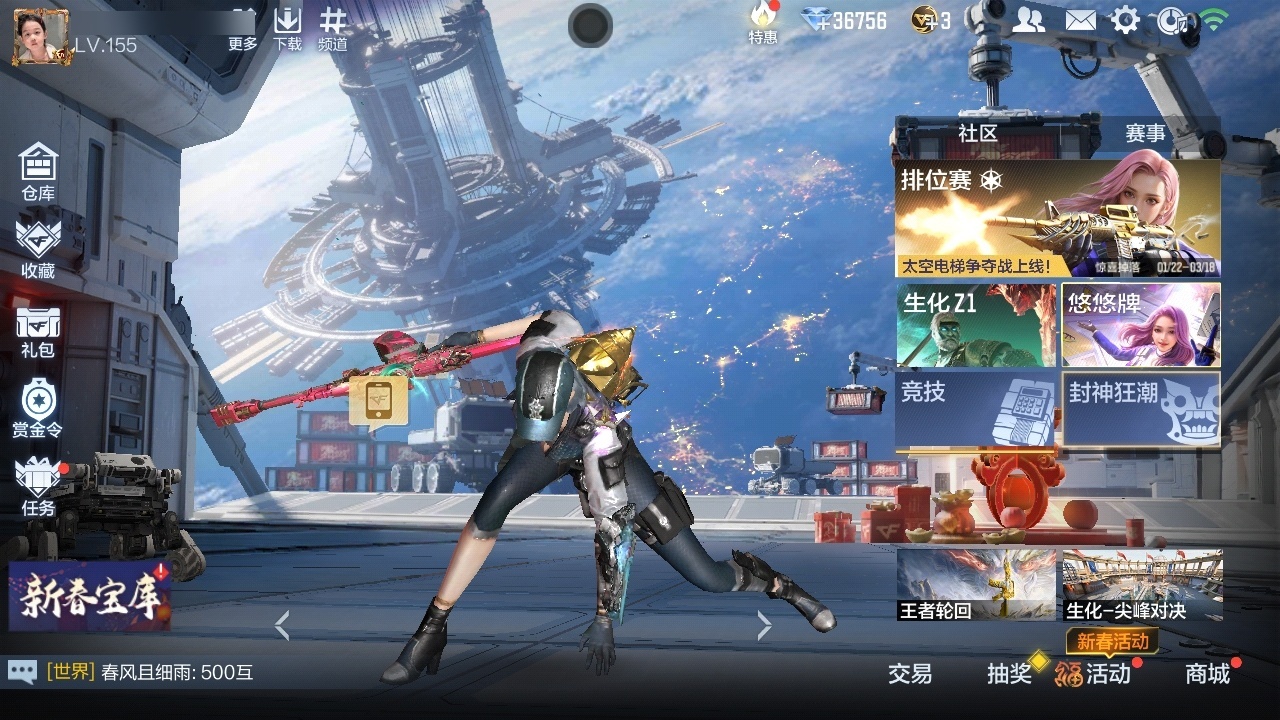The image size is (1280, 720).
Task: Open the 礼包 gift pack menu
Action: [38, 330]
